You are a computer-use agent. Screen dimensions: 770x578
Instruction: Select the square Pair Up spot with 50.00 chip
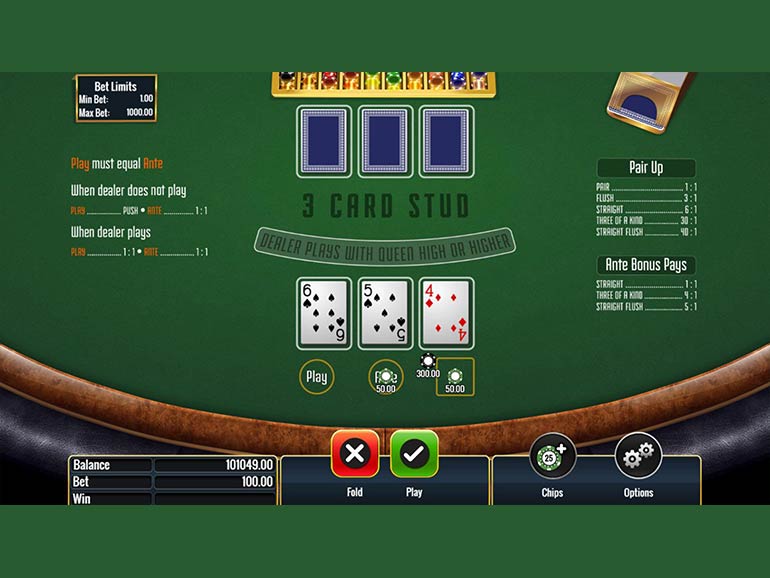(x=455, y=377)
